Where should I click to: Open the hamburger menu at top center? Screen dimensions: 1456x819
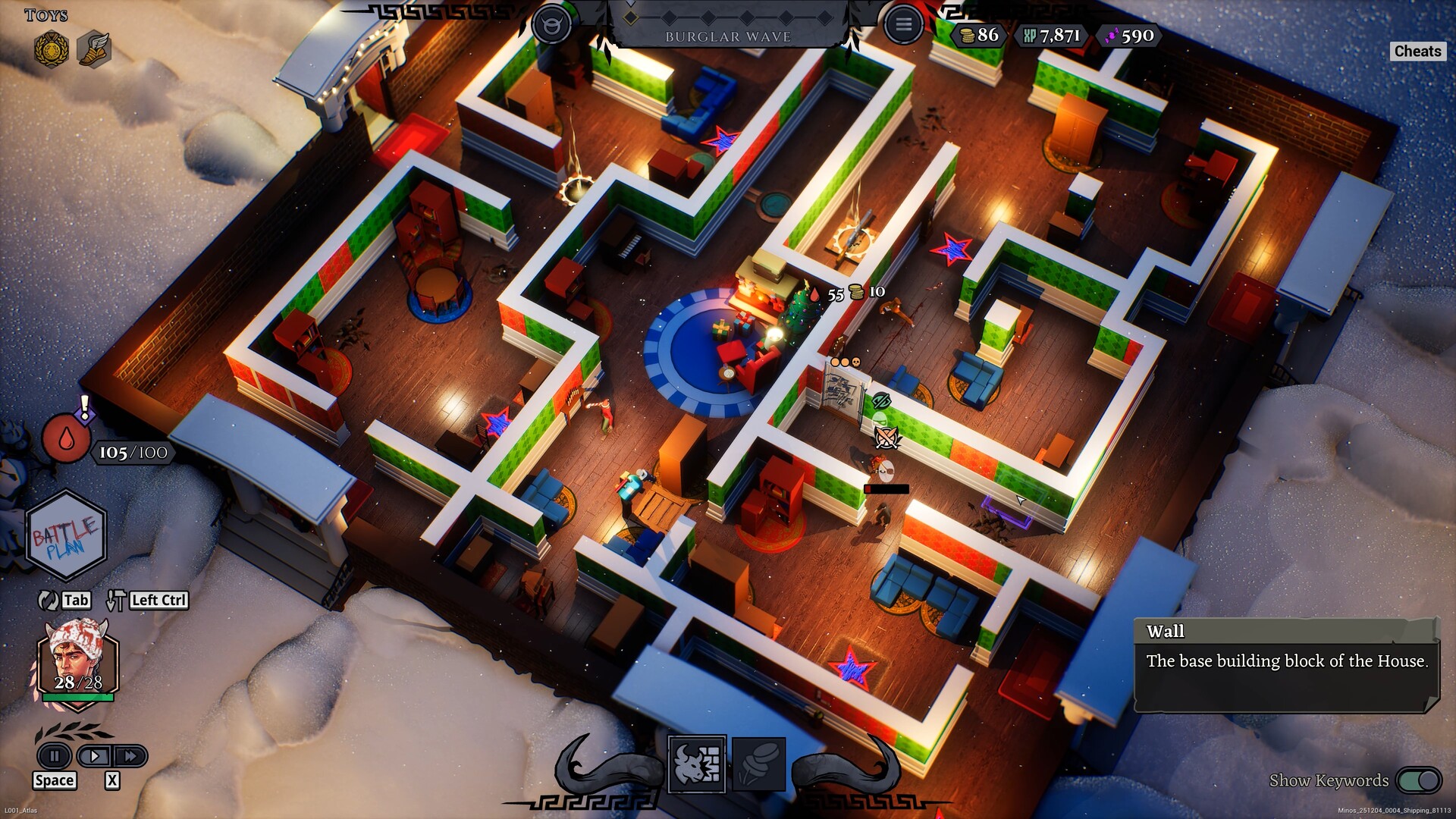click(x=903, y=23)
